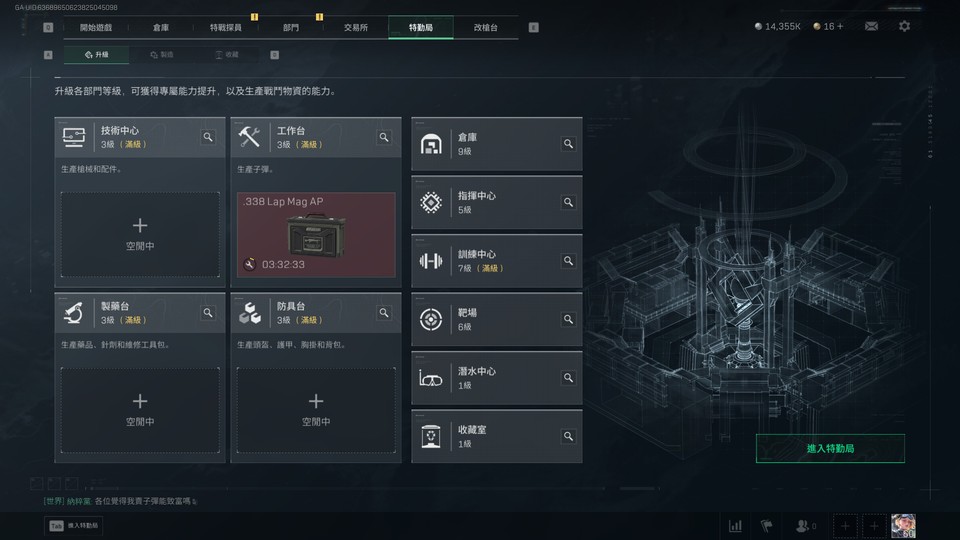
Task: Select the 部門 tab
Action: tap(291, 27)
